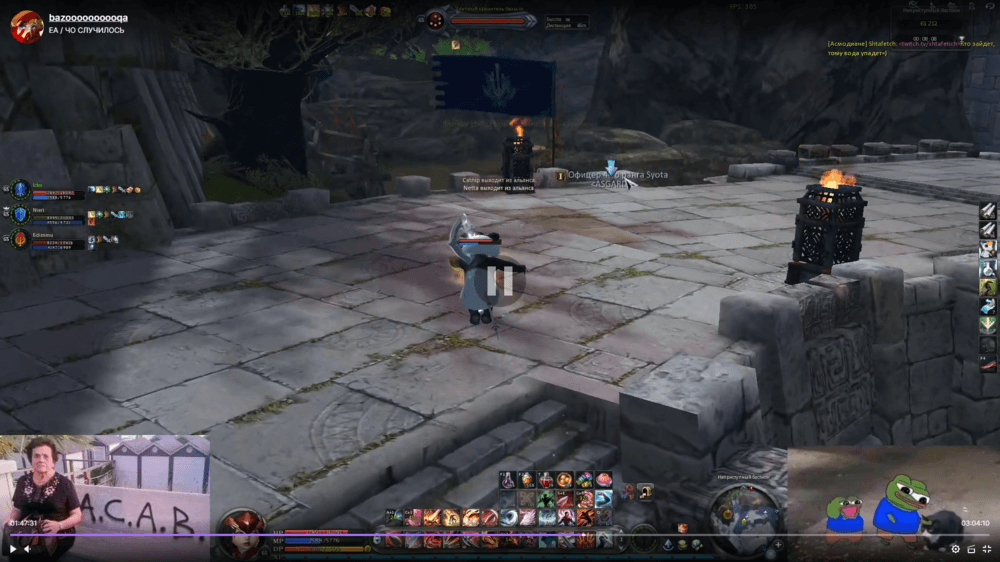This screenshot has height=562, width=1000.
Task: Click the streamer's channel avatar
Action: tap(26, 25)
